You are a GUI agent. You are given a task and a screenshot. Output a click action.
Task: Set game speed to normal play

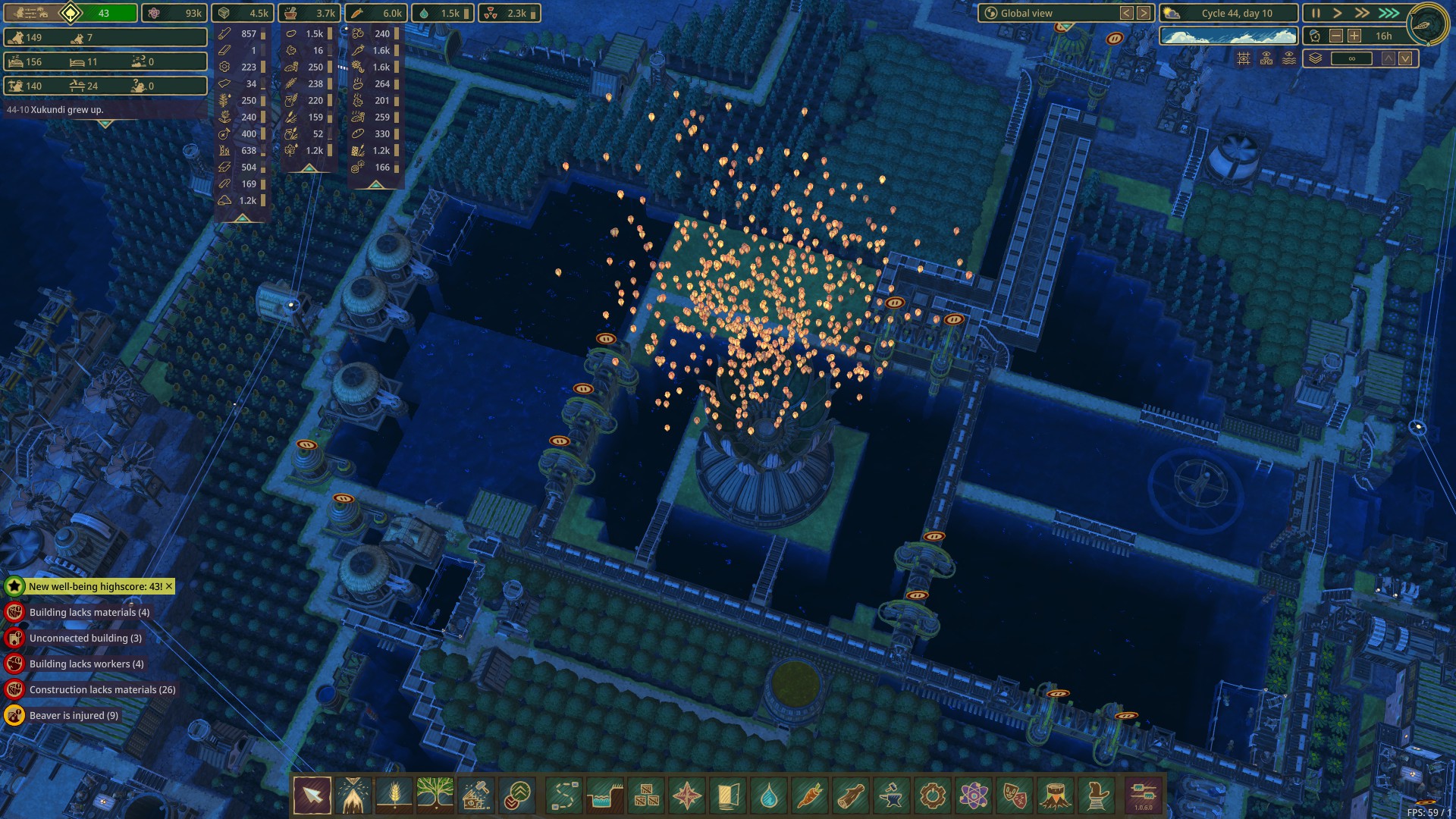pos(1338,13)
